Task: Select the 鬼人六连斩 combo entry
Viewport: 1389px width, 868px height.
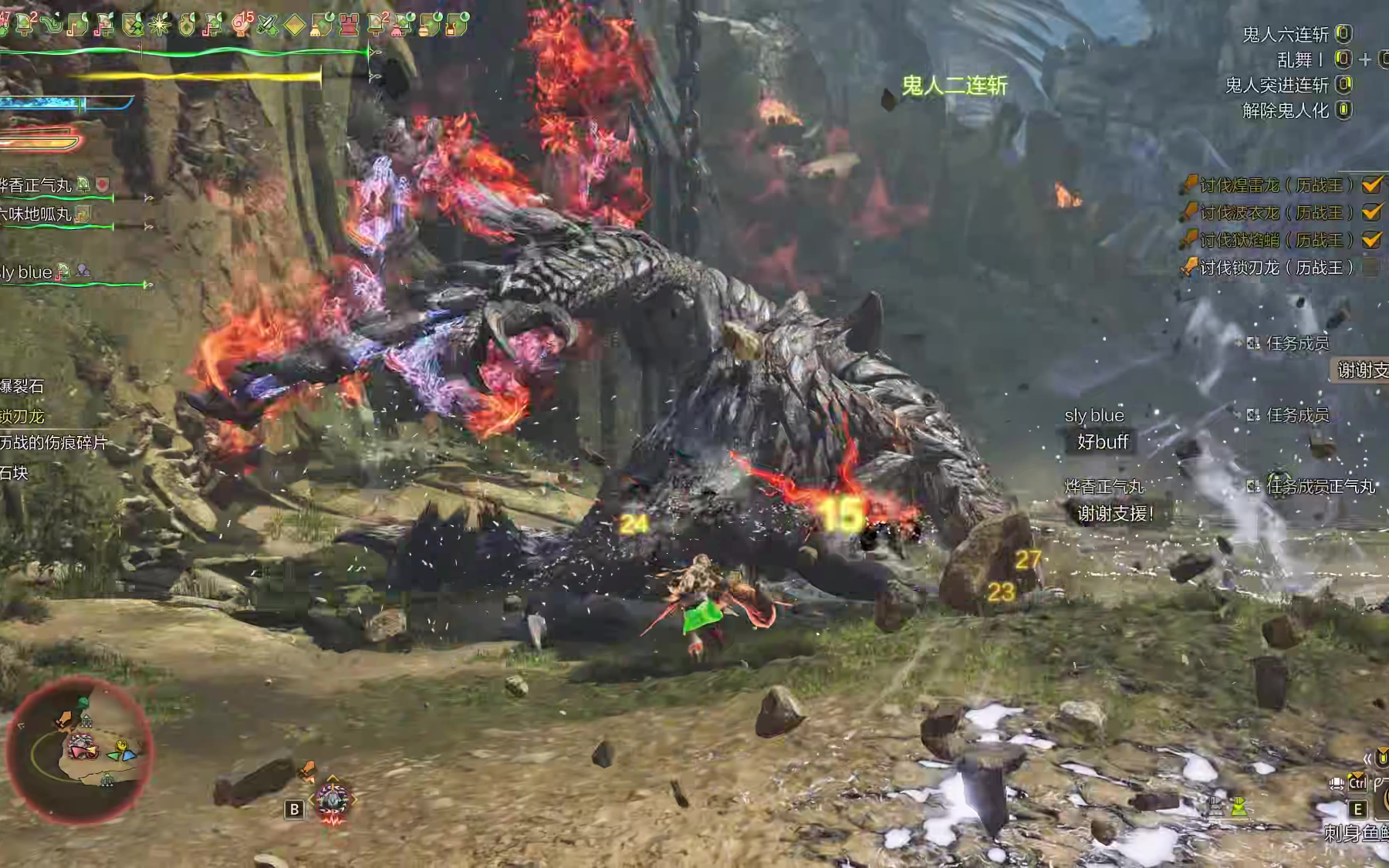Action: pos(1286,35)
